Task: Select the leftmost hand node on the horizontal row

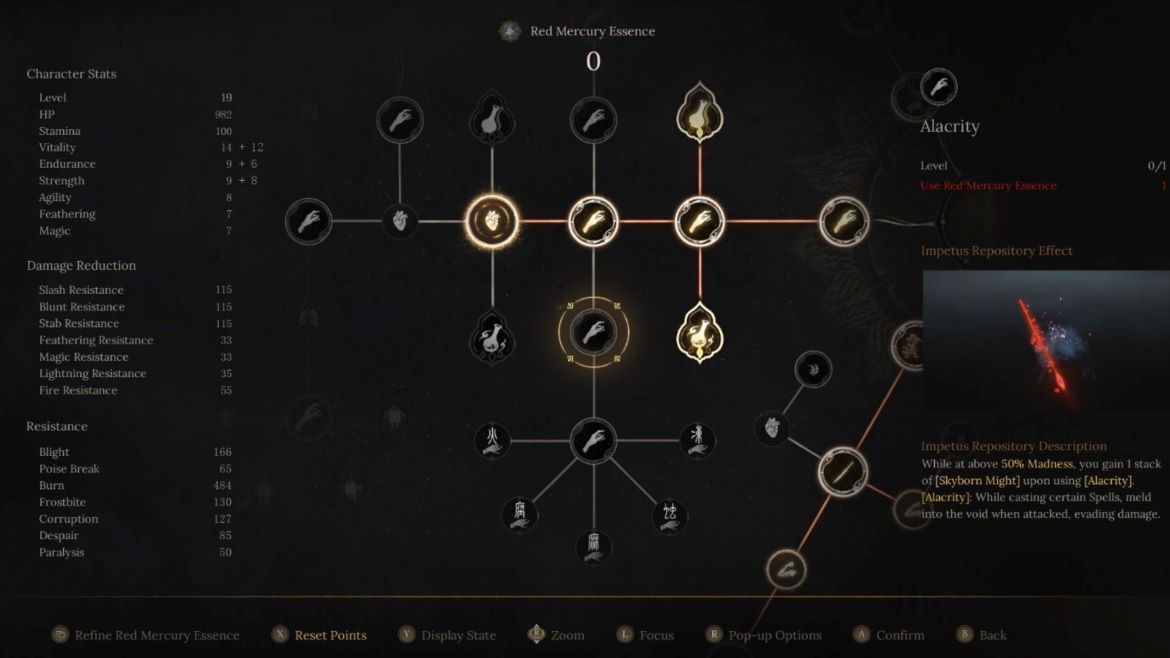Action: [x=308, y=221]
